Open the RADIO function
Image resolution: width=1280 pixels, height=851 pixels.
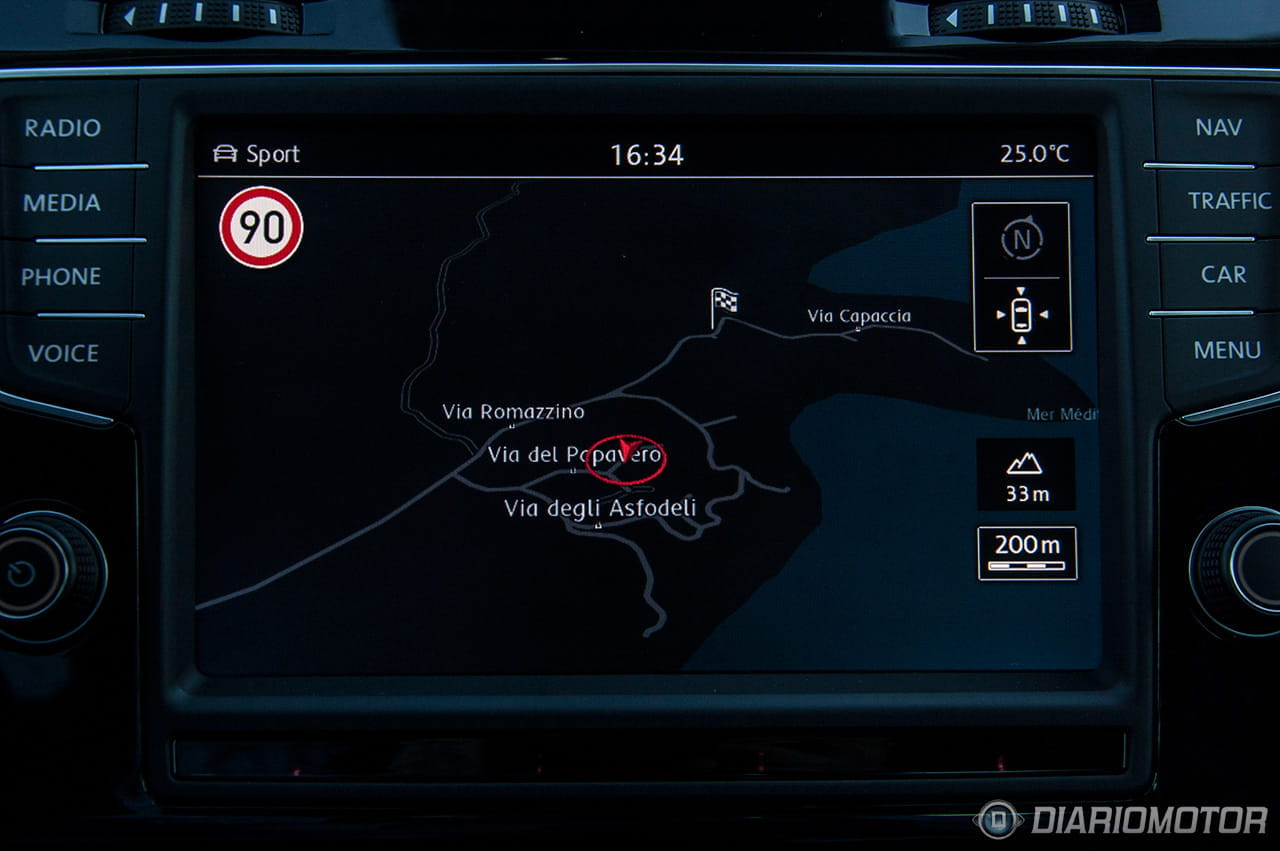63,128
